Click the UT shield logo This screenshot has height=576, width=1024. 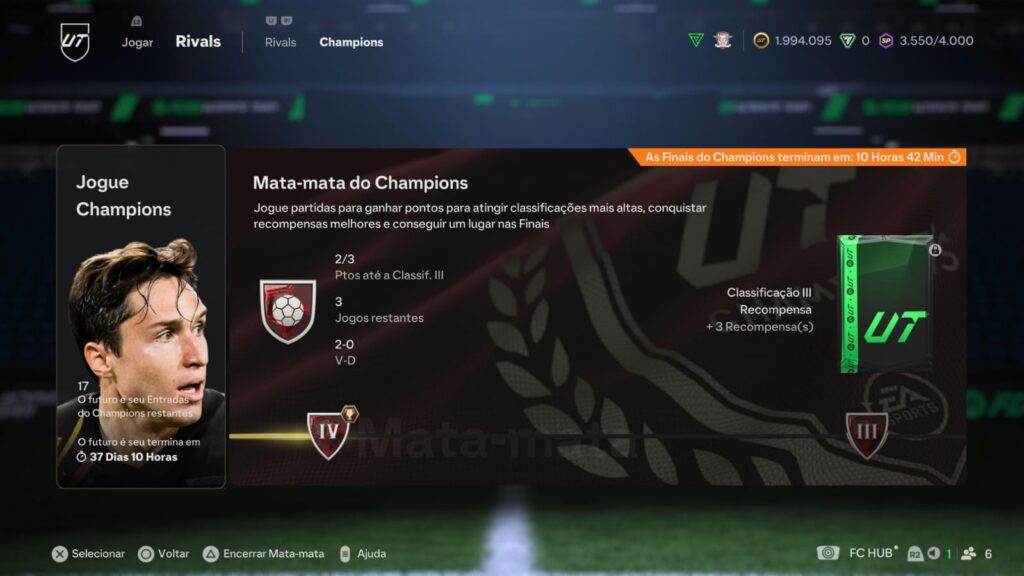[x=75, y=41]
